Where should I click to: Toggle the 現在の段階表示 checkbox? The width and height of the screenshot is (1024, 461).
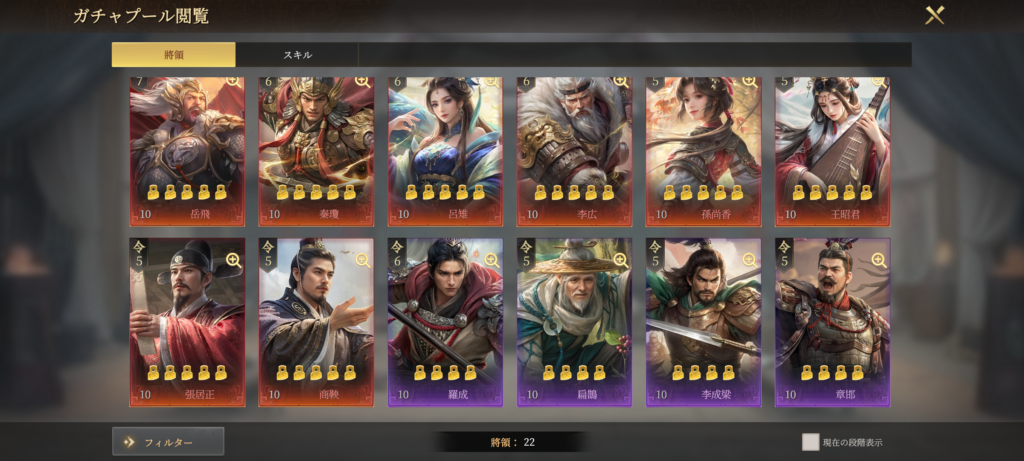(x=810, y=442)
